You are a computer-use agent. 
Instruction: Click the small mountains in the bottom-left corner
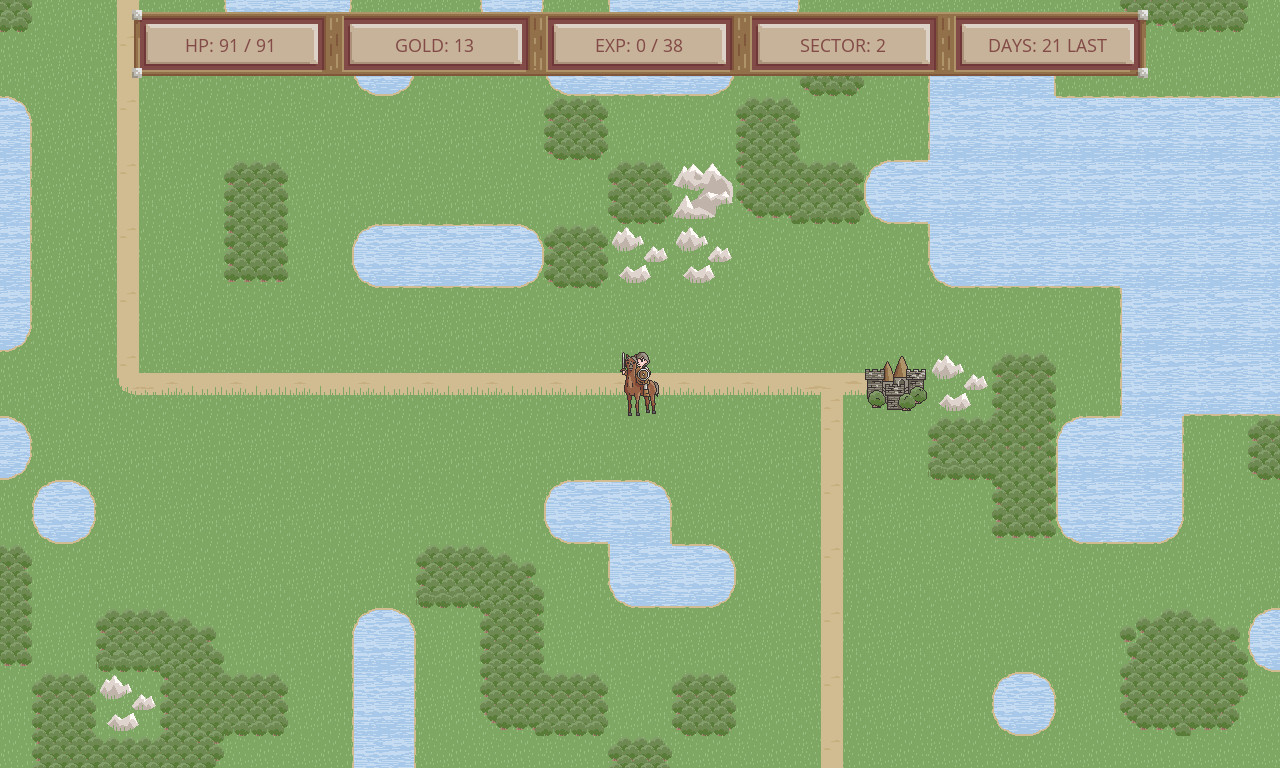tap(120, 700)
